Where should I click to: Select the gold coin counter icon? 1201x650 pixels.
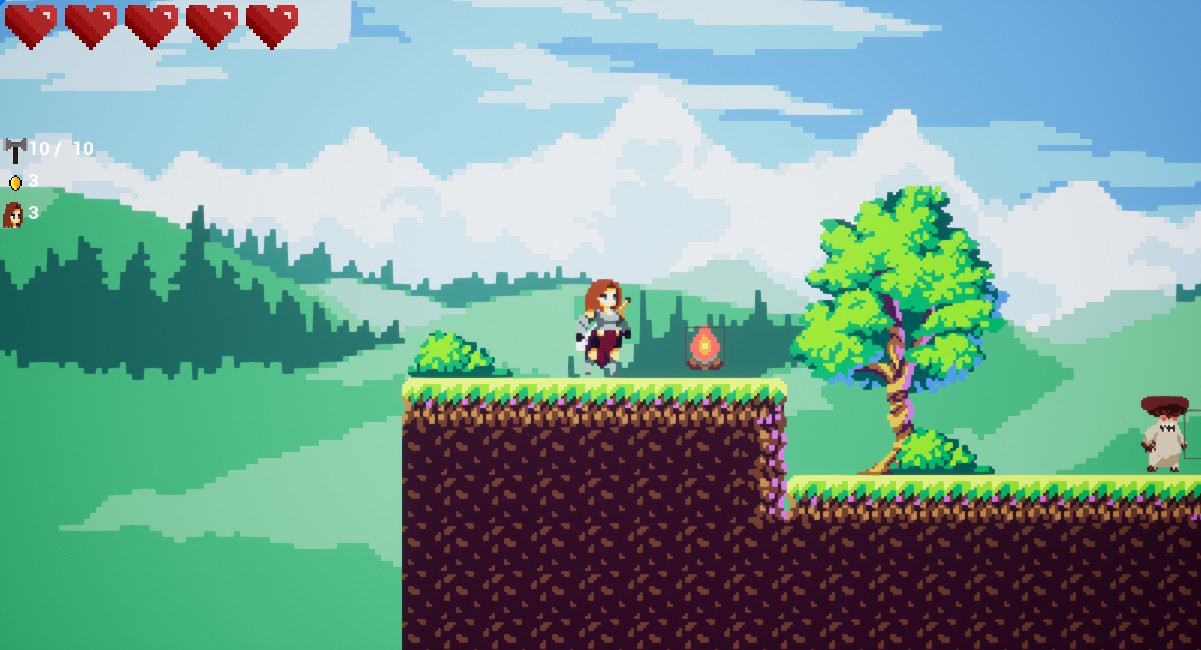click(x=15, y=182)
